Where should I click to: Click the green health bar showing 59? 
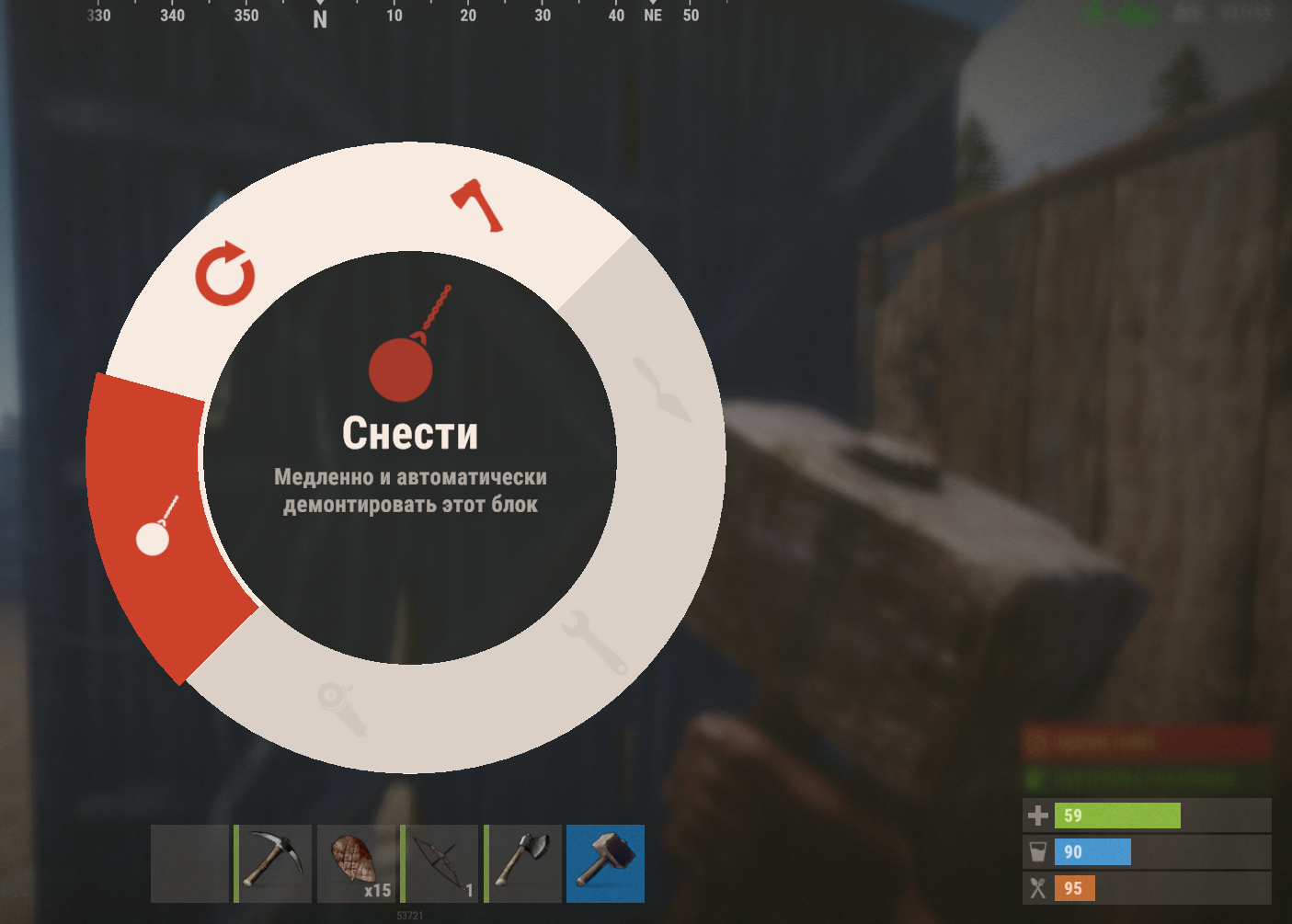[x=1117, y=816]
